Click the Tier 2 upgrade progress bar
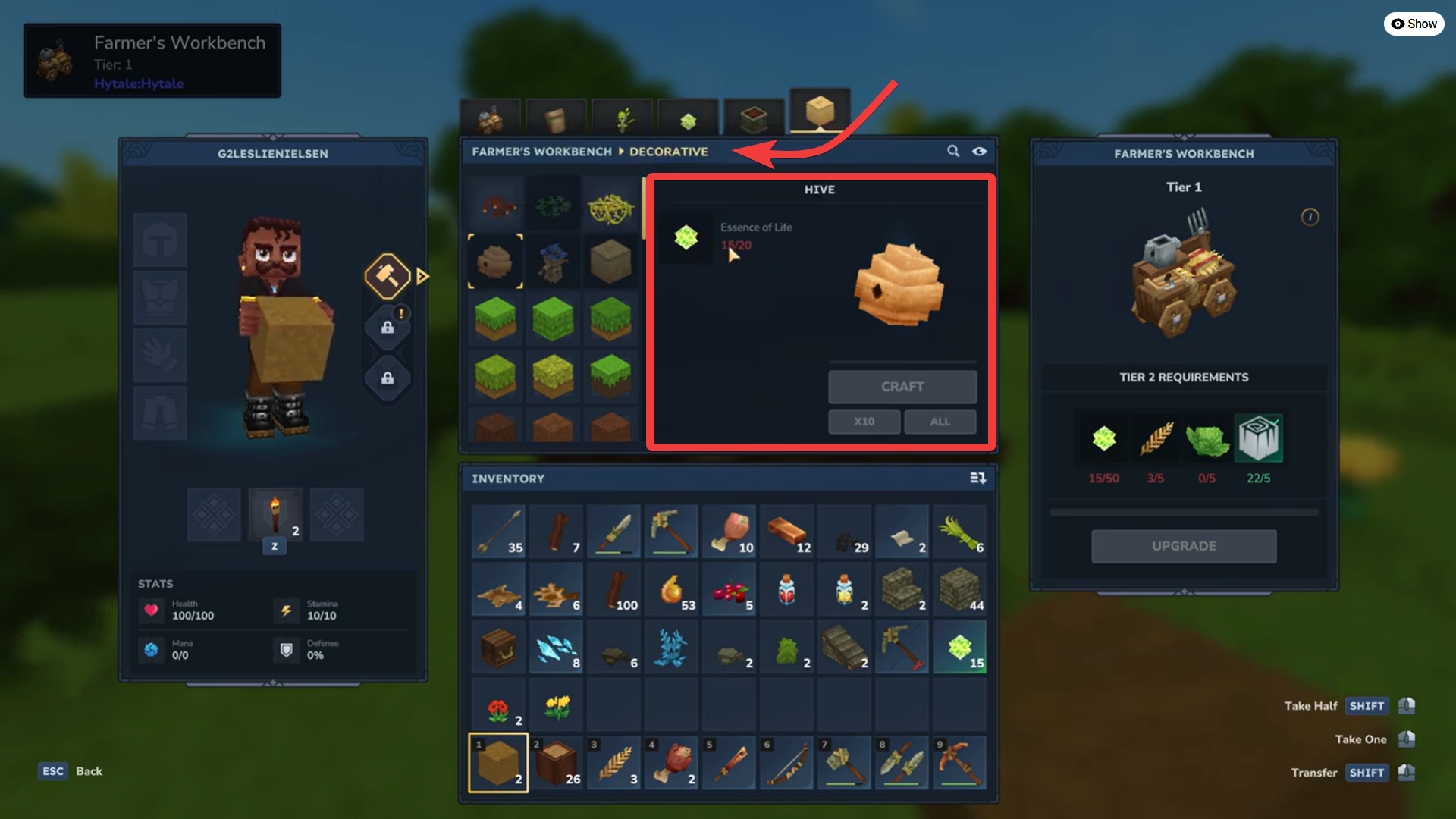Screen dimensions: 1456x819 tap(1184, 512)
